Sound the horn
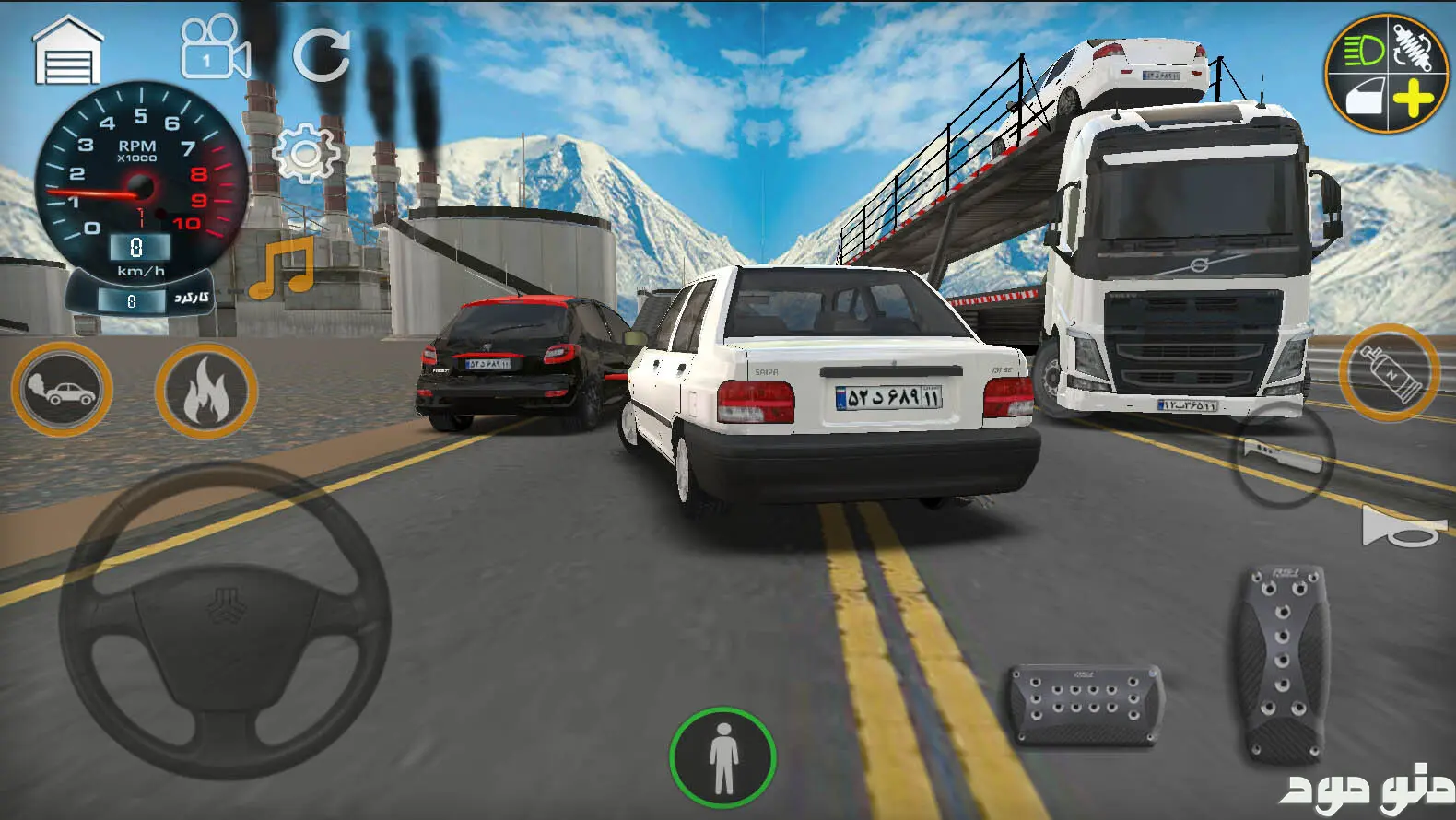Image resolution: width=1456 pixels, height=820 pixels. coord(1402,528)
